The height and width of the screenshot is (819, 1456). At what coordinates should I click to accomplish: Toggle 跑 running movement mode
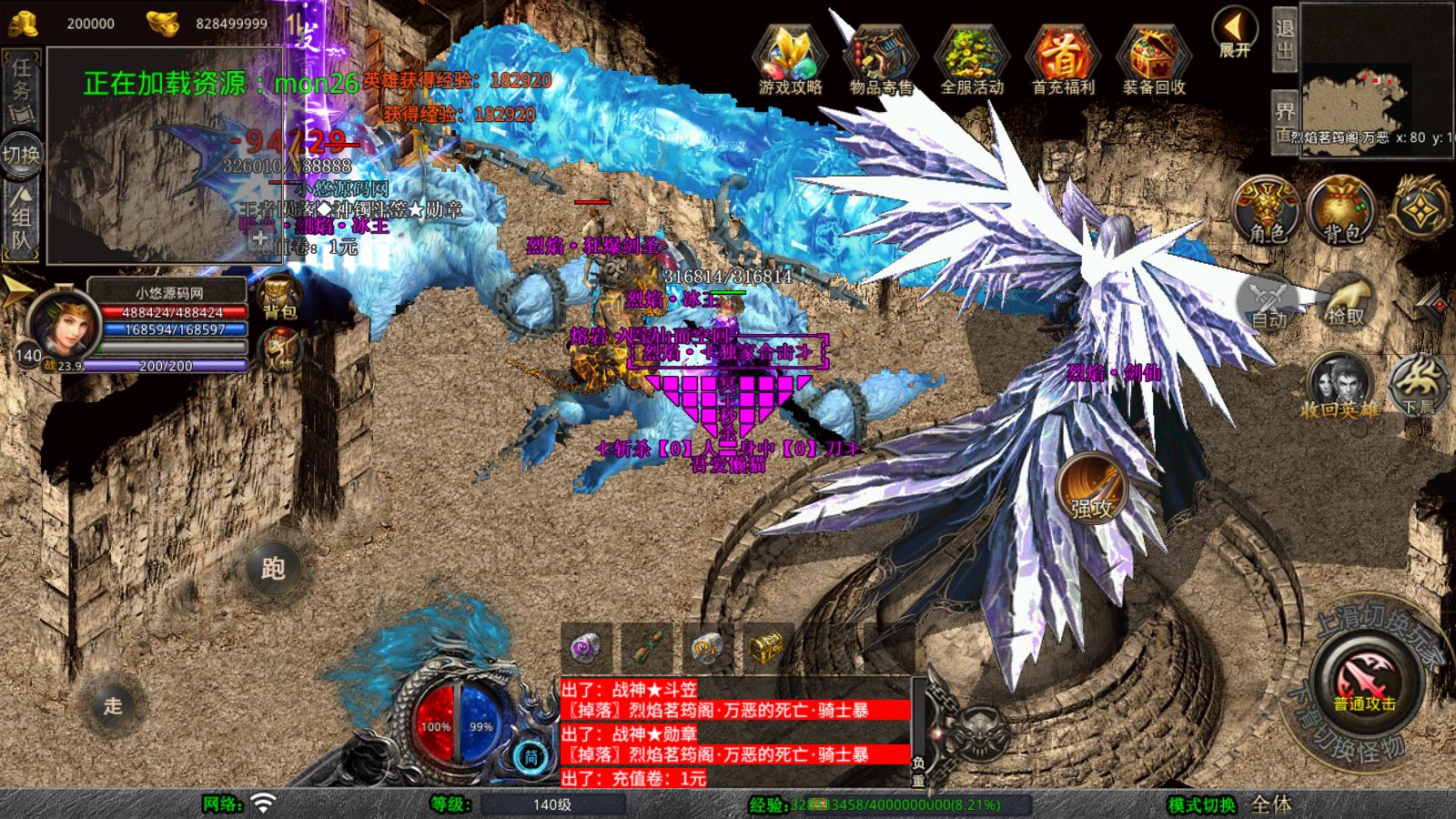click(x=274, y=569)
